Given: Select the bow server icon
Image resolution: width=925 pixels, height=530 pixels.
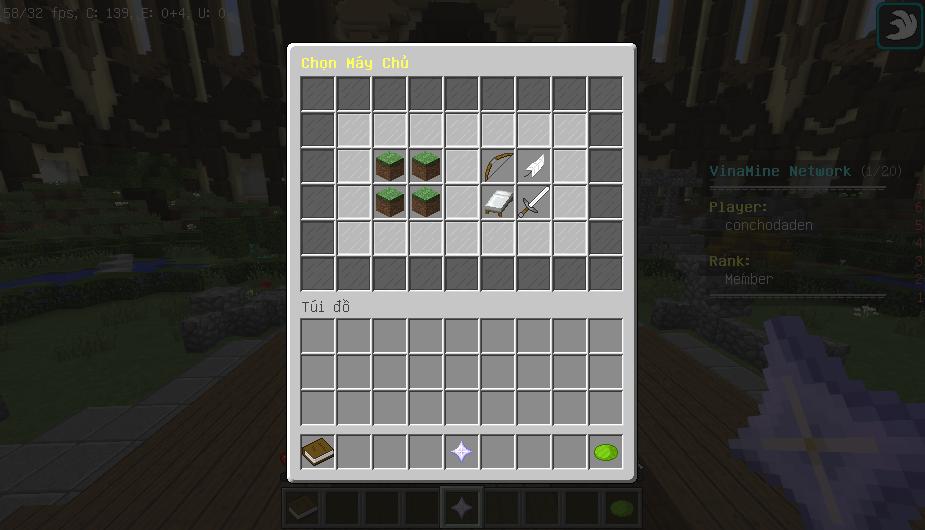Looking at the screenshot, I should (497, 166).
